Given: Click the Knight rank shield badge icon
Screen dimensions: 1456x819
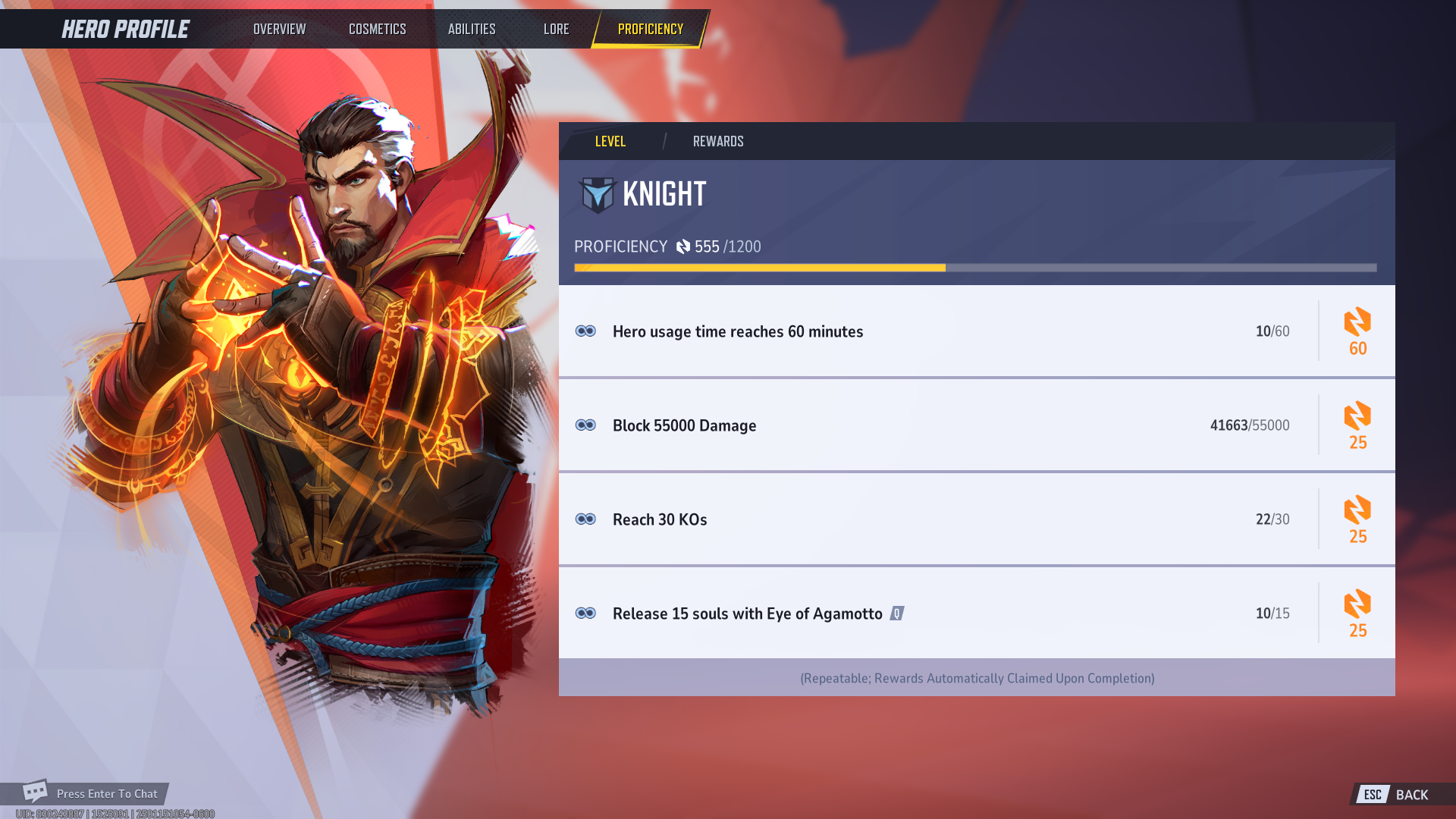Looking at the screenshot, I should (597, 194).
